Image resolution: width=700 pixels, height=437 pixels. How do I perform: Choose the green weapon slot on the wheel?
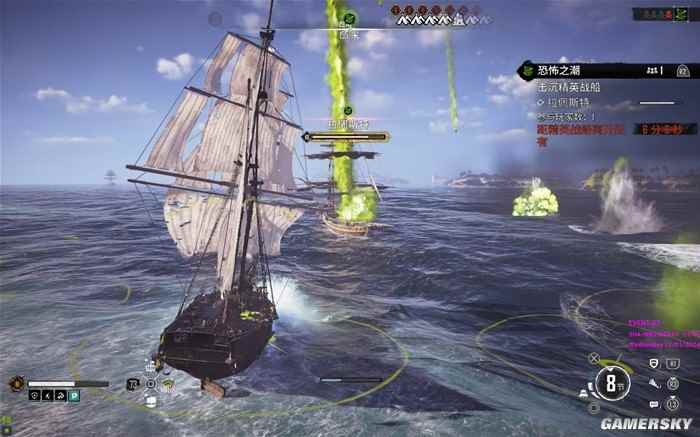(168, 385)
